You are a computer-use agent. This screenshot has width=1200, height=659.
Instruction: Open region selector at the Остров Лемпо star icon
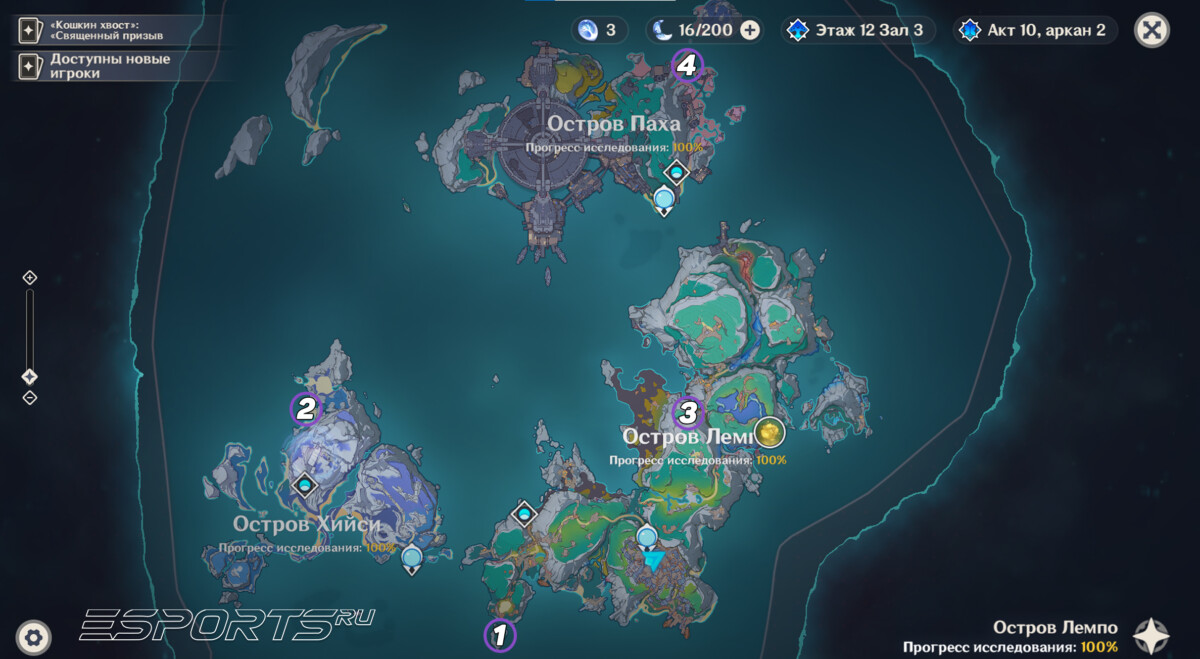(x=1151, y=636)
